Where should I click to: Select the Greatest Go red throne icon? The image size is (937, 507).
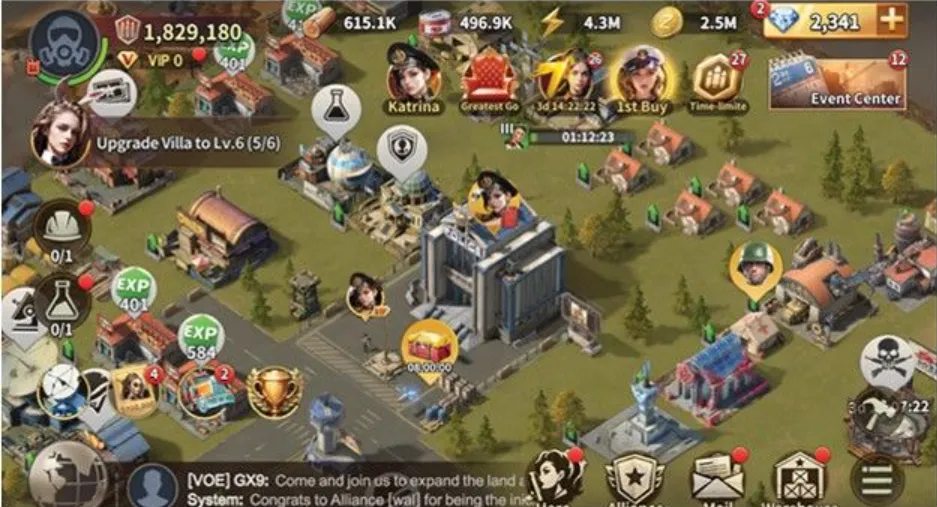pos(490,77)
